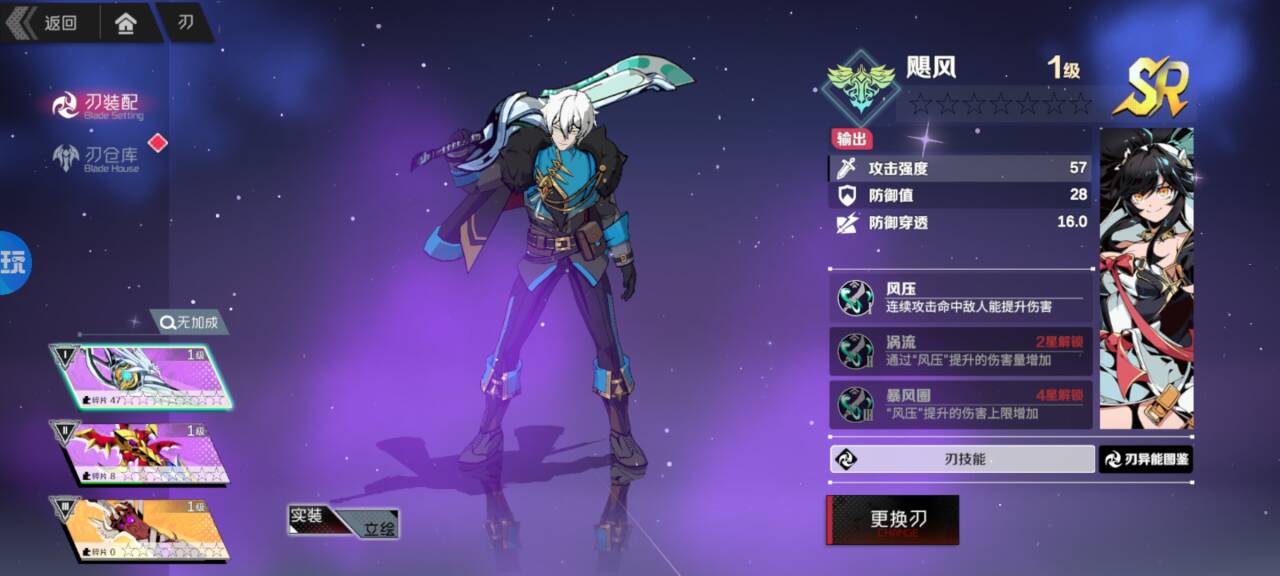Image resolution: width=1280 pixels, height=576 pixels.
Task: View the locked 涡流 skill
Action: (960, 350)
